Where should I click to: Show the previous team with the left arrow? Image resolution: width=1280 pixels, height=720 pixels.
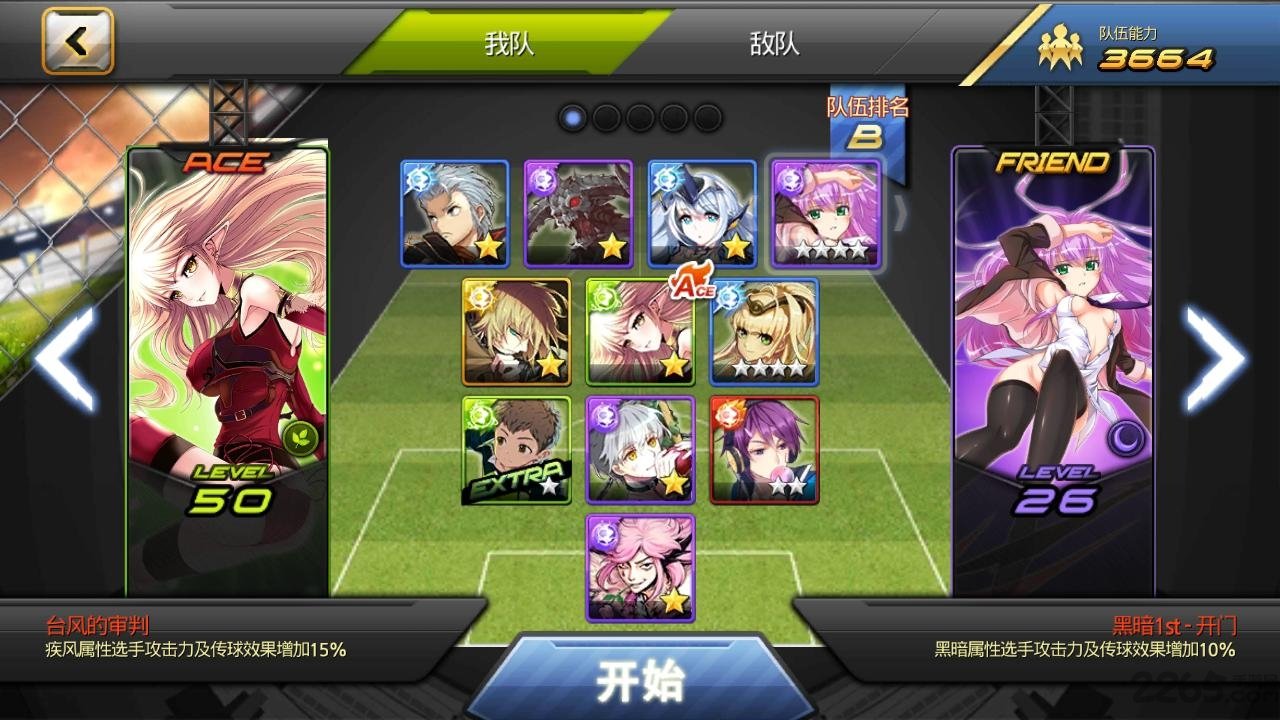click(65, 359)
